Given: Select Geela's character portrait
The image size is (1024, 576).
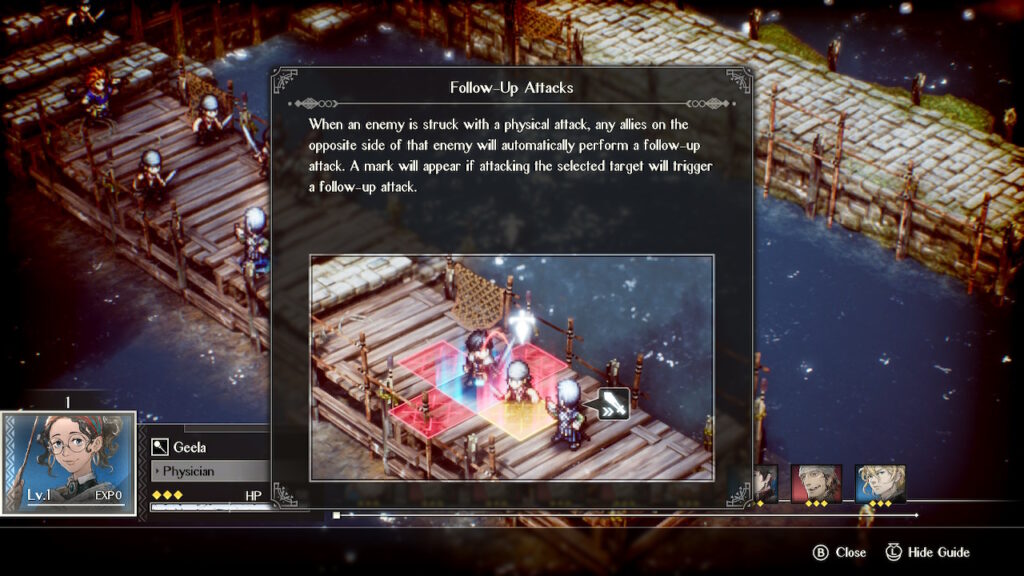Looking at the screenshot, I should click(x=68, y=462).
